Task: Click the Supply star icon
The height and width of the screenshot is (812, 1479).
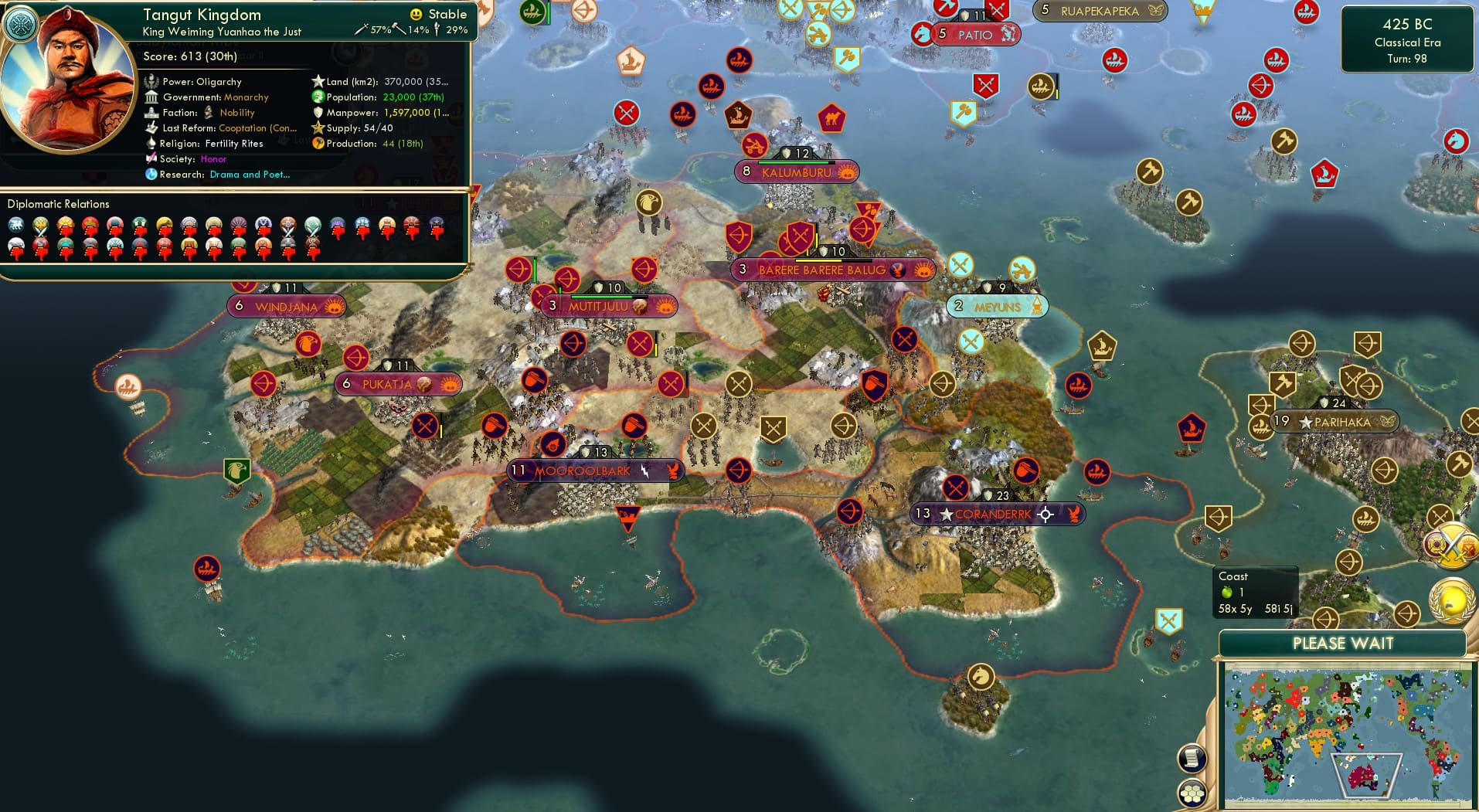Action: (318, 128)
